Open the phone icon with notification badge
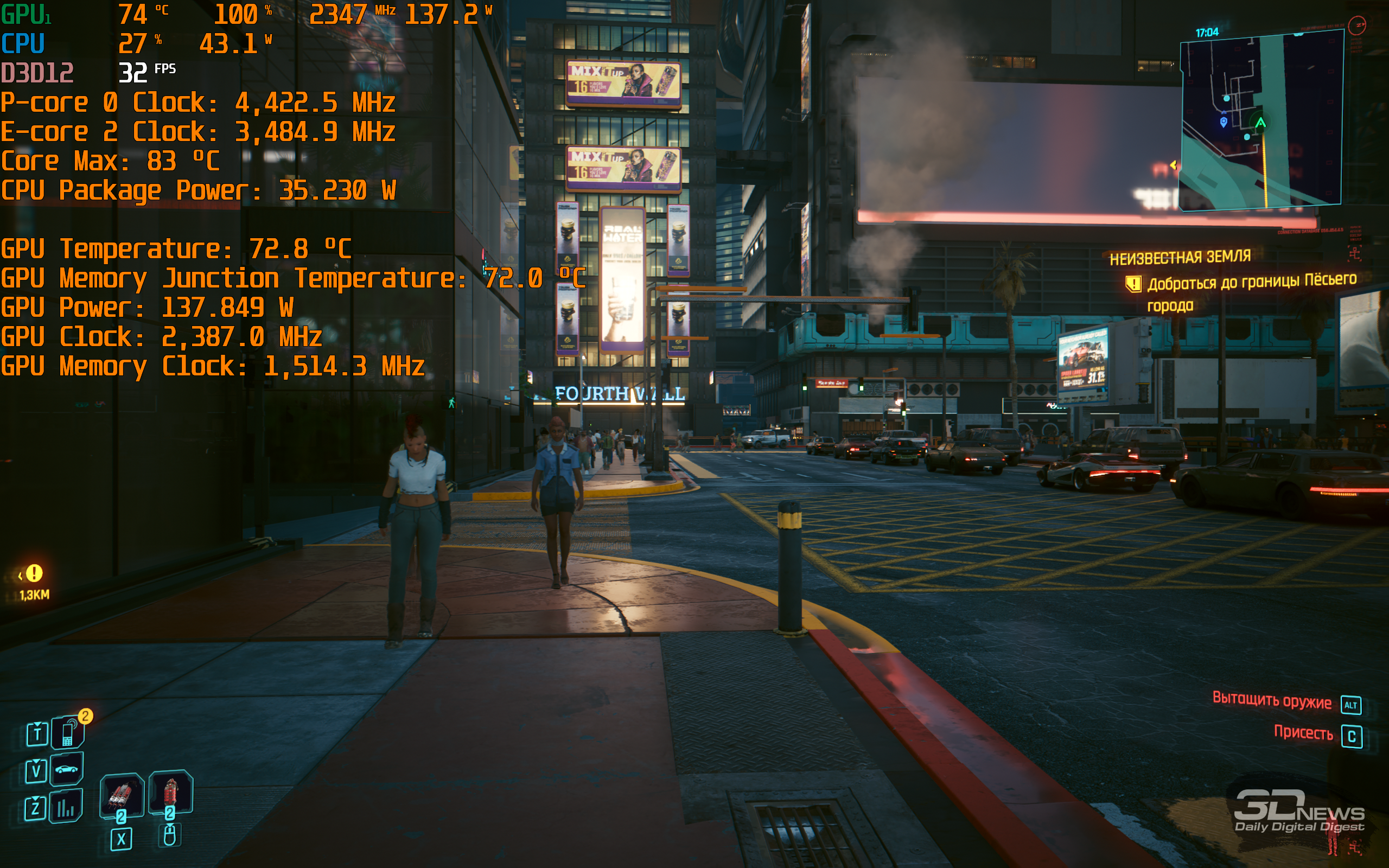Viewport: 1389px width, 868px height. 68,733
